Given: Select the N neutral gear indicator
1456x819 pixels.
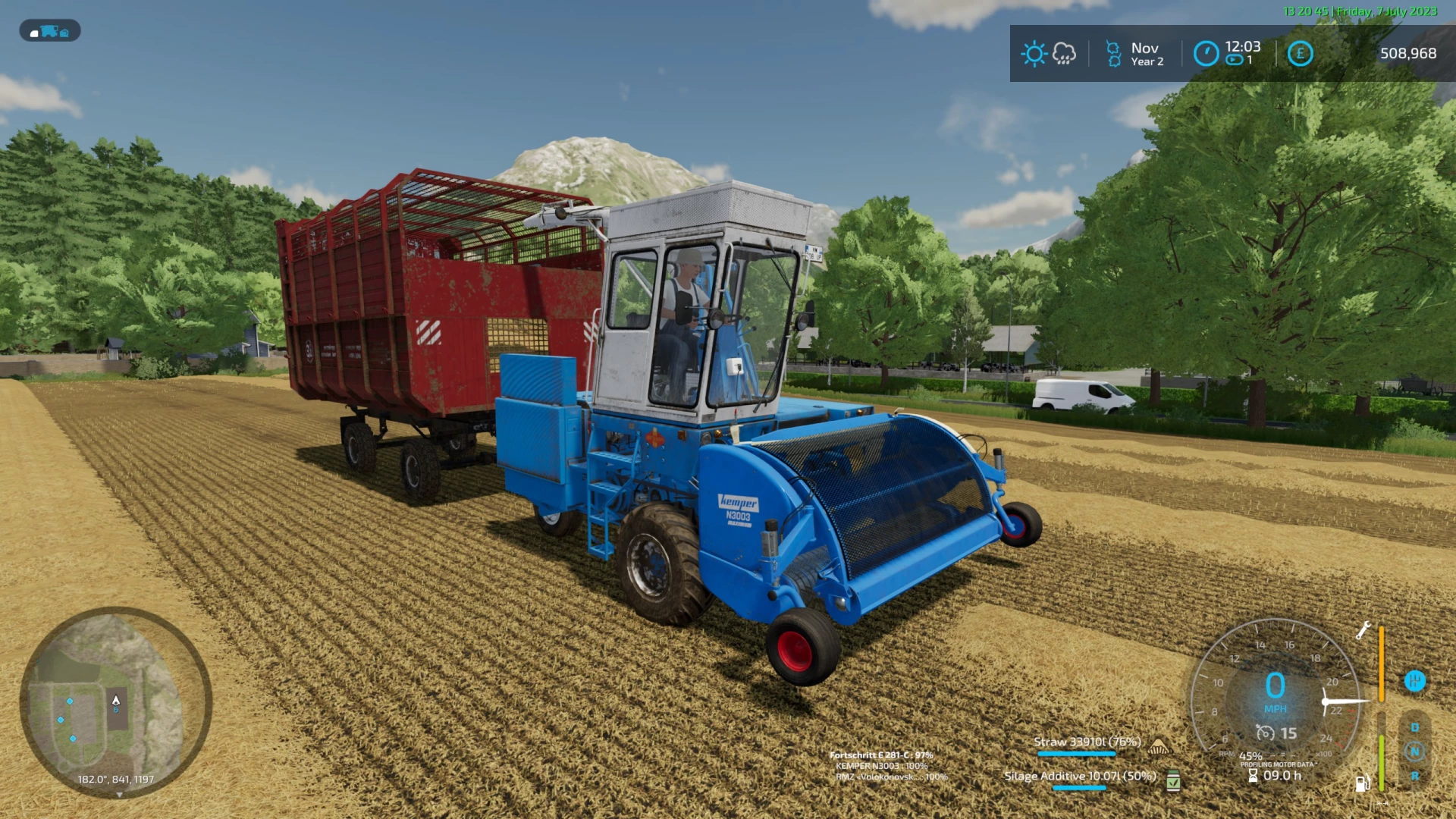Looking at the screenshot, I should pyautogui.click(x=1415, y=752).
